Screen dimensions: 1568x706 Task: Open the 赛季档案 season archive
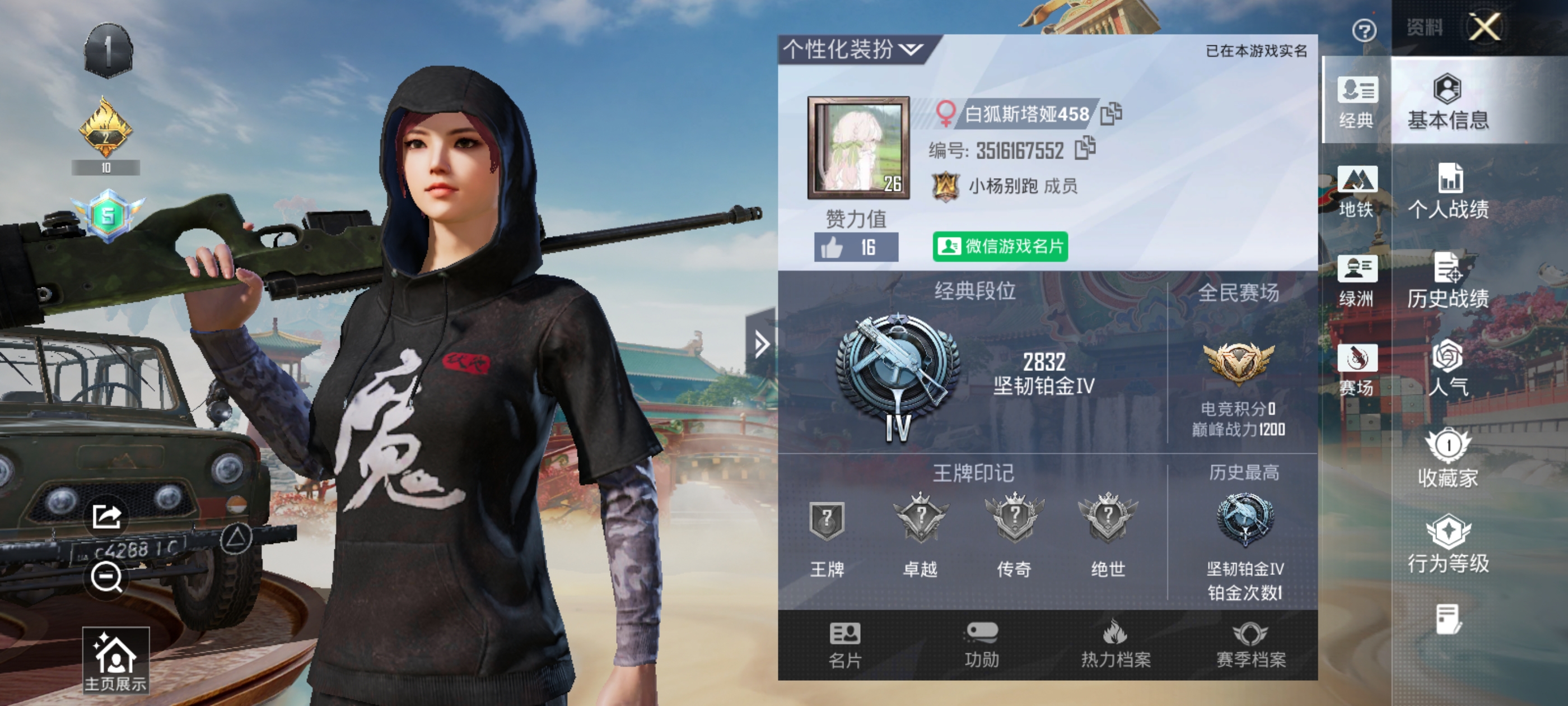coord(1250,645)
